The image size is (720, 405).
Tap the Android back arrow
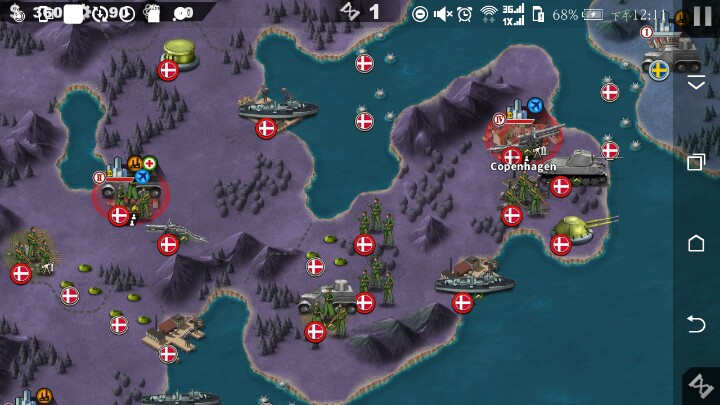(697, 322)
